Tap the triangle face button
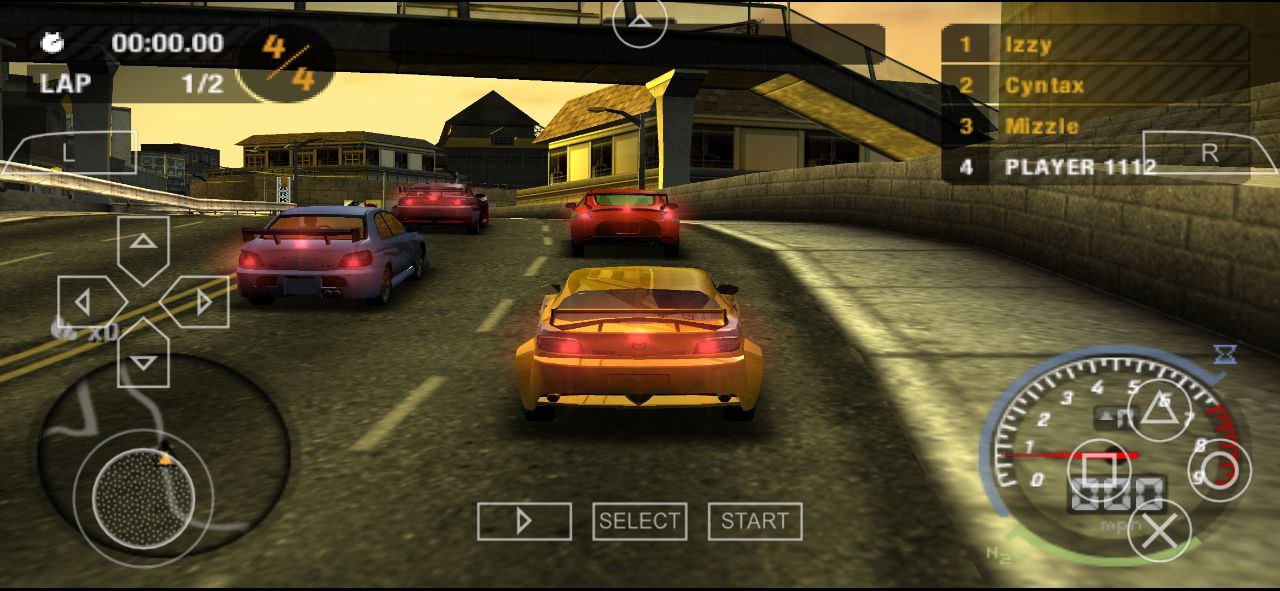Screen dimensions: 1280x591 pos(1159,409)
